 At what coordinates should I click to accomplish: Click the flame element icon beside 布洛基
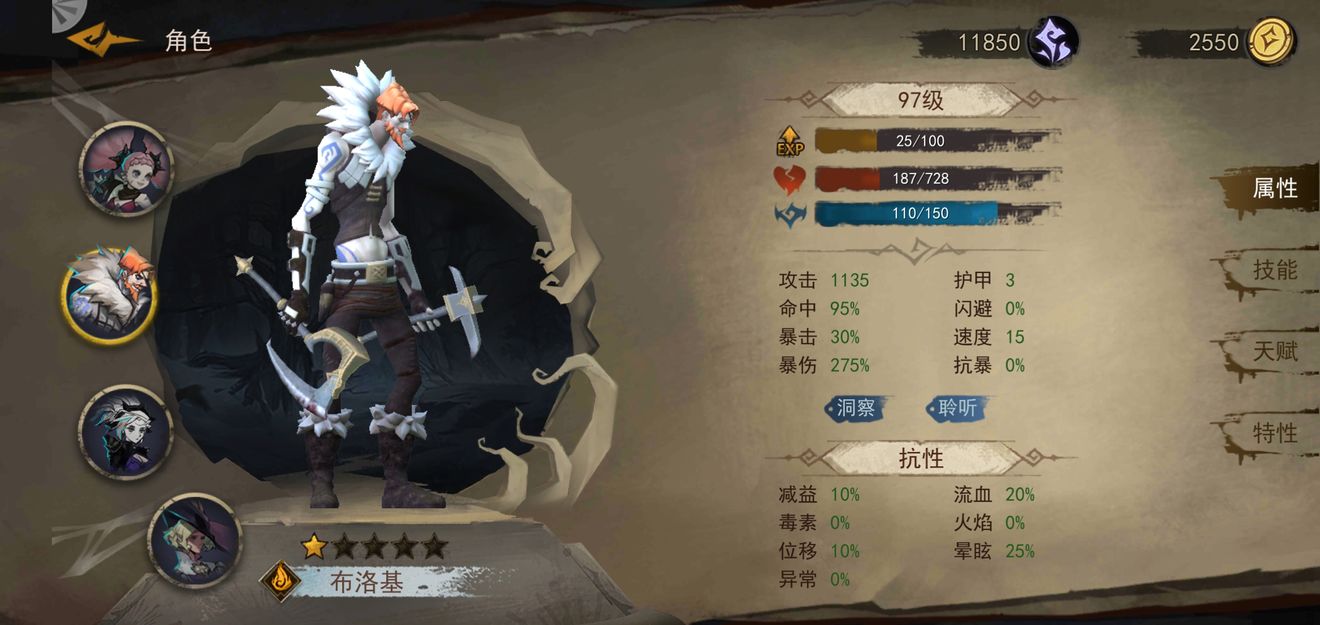coord(280,580)
